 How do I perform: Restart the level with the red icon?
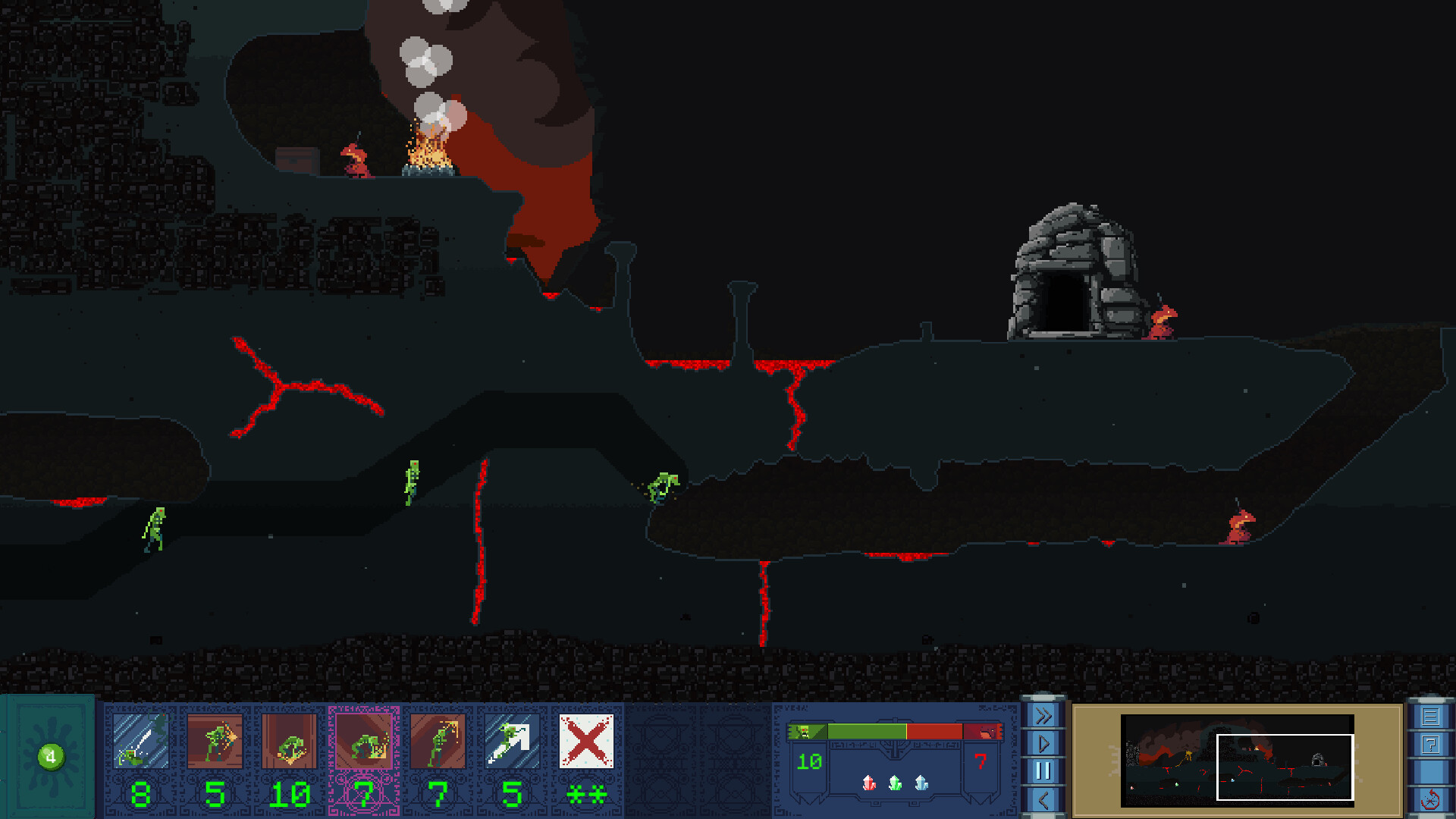coord(1430,800)
